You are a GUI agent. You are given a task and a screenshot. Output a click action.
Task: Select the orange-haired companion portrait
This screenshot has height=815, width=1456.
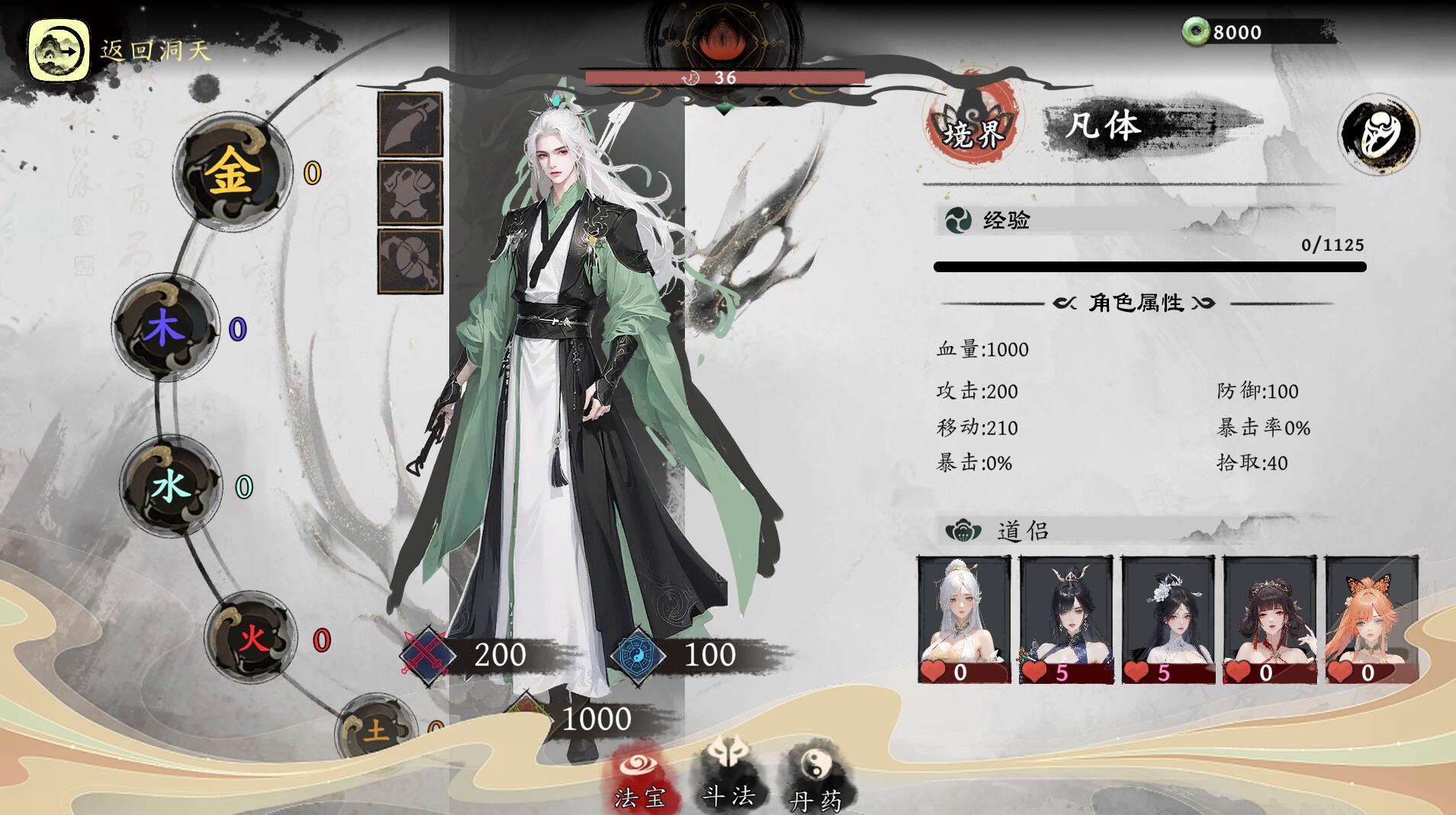[1371, 619]
